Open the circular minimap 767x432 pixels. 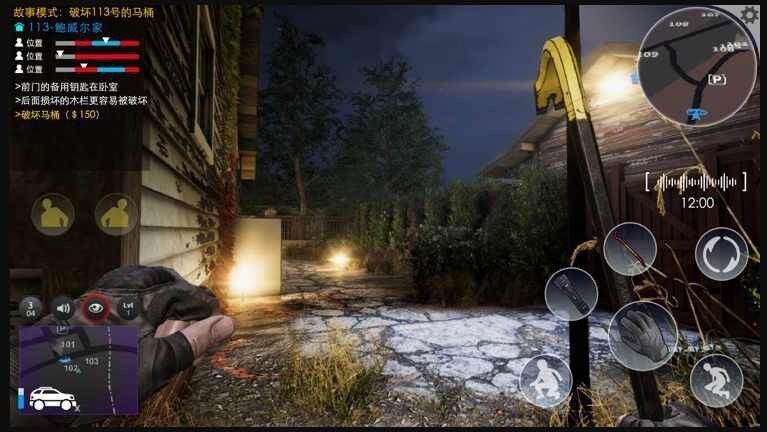pyautogui.click(x=699, y=68)
